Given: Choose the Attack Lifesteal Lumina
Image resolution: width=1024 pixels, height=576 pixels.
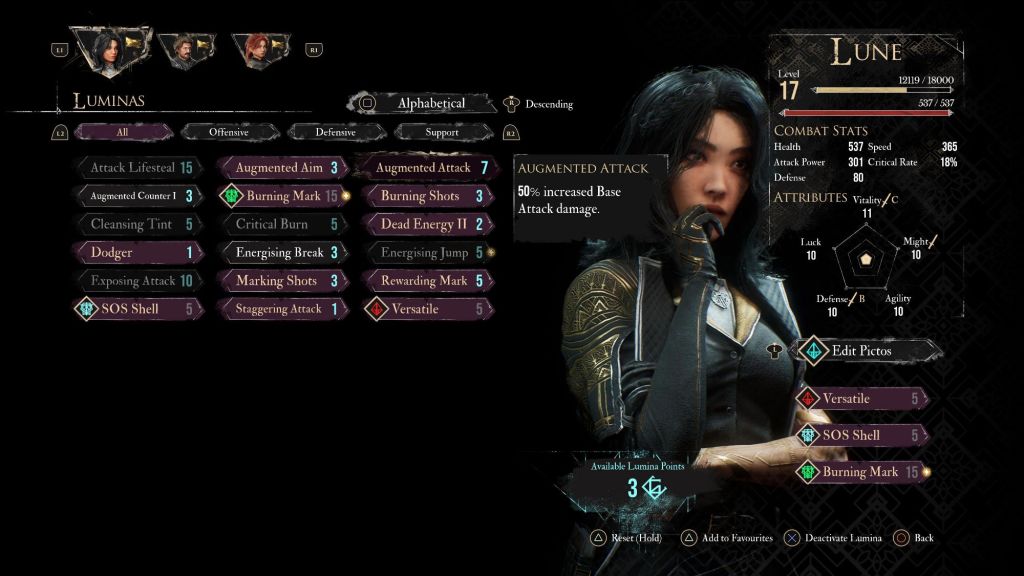Looking at the screenshot, I should pyautogui.click(x=138, y=168).
